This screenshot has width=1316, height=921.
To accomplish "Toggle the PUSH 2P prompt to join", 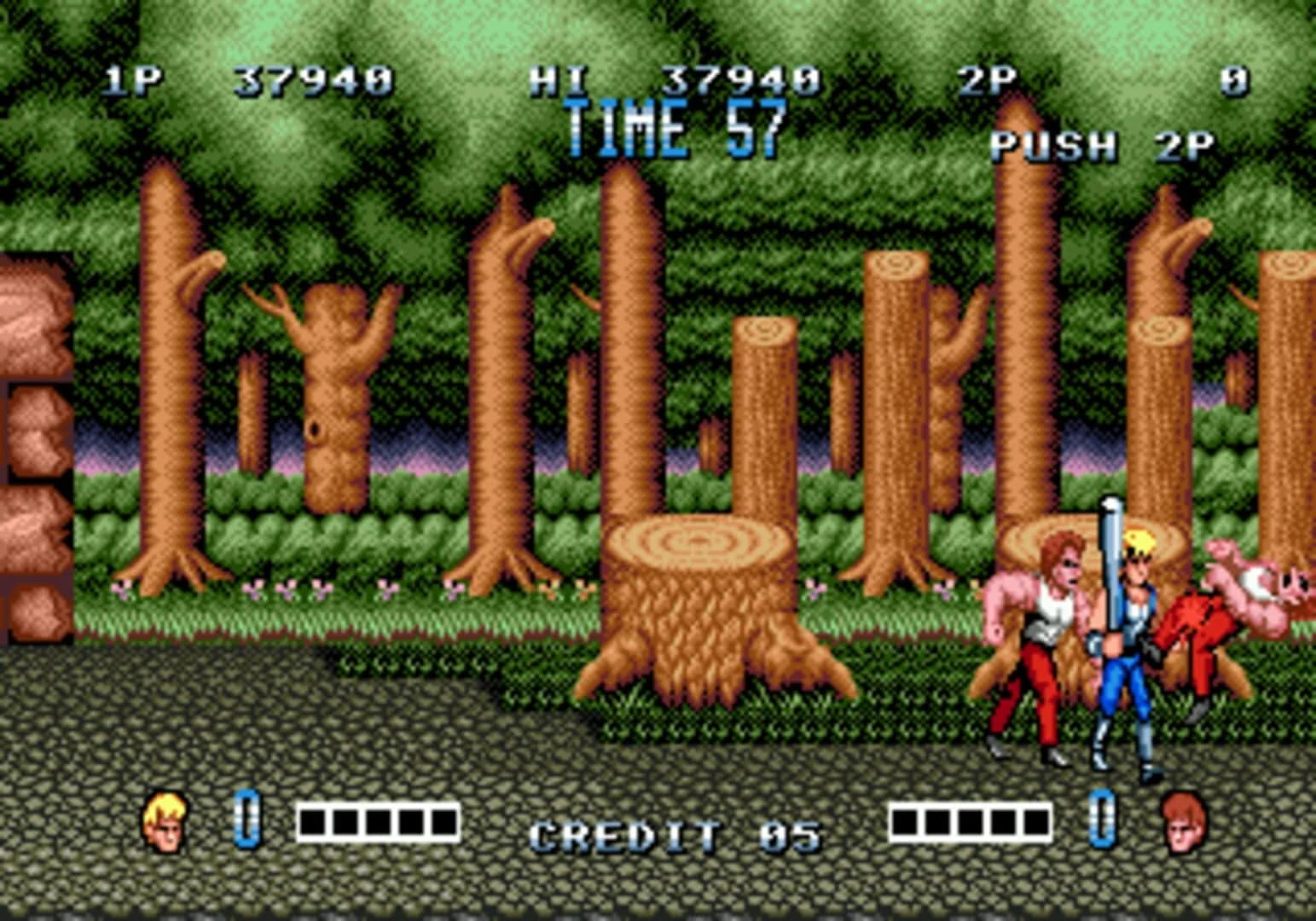I will tap(1102, 145).
